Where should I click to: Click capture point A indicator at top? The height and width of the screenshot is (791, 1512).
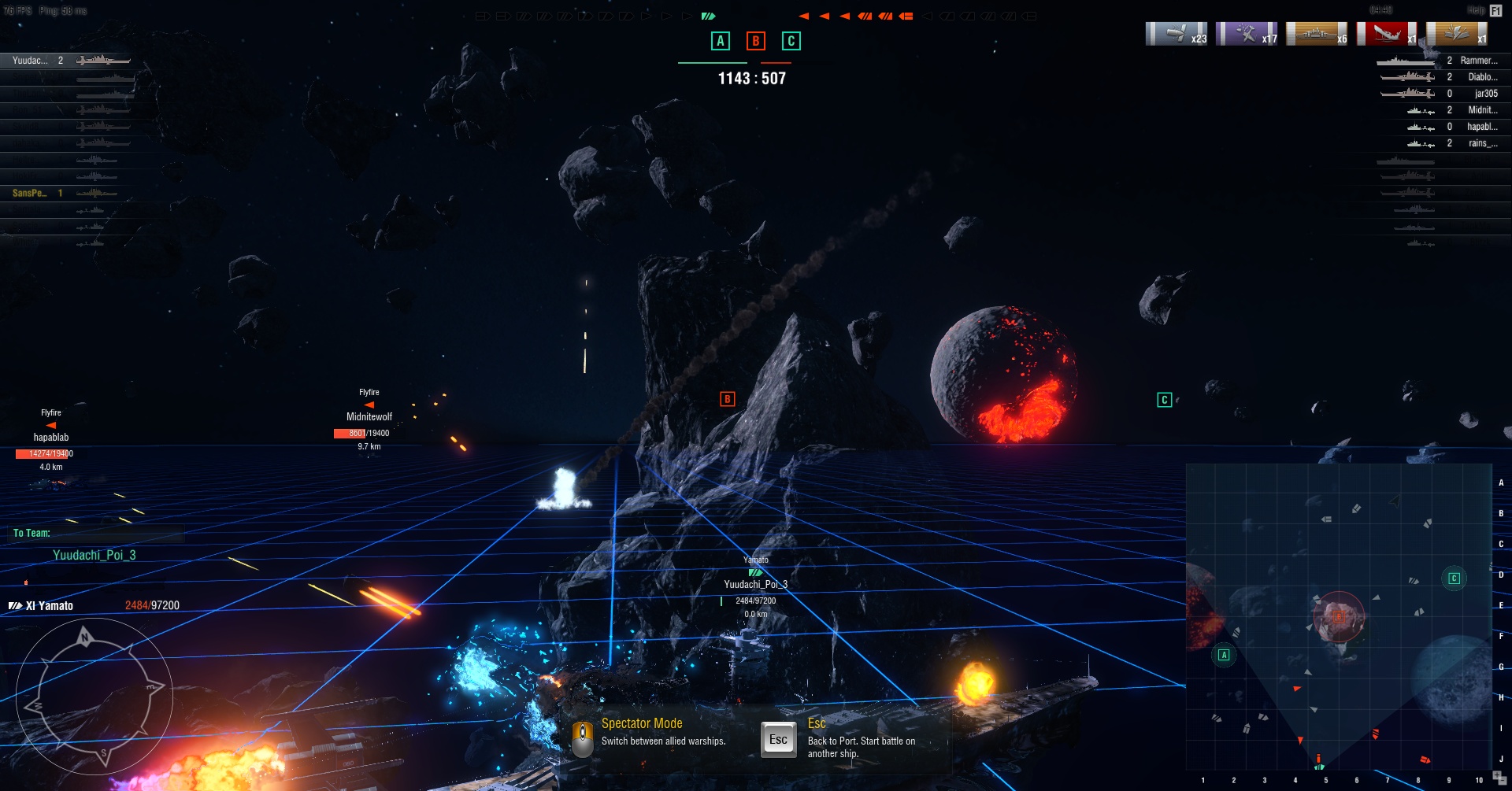tap(720, 41)
